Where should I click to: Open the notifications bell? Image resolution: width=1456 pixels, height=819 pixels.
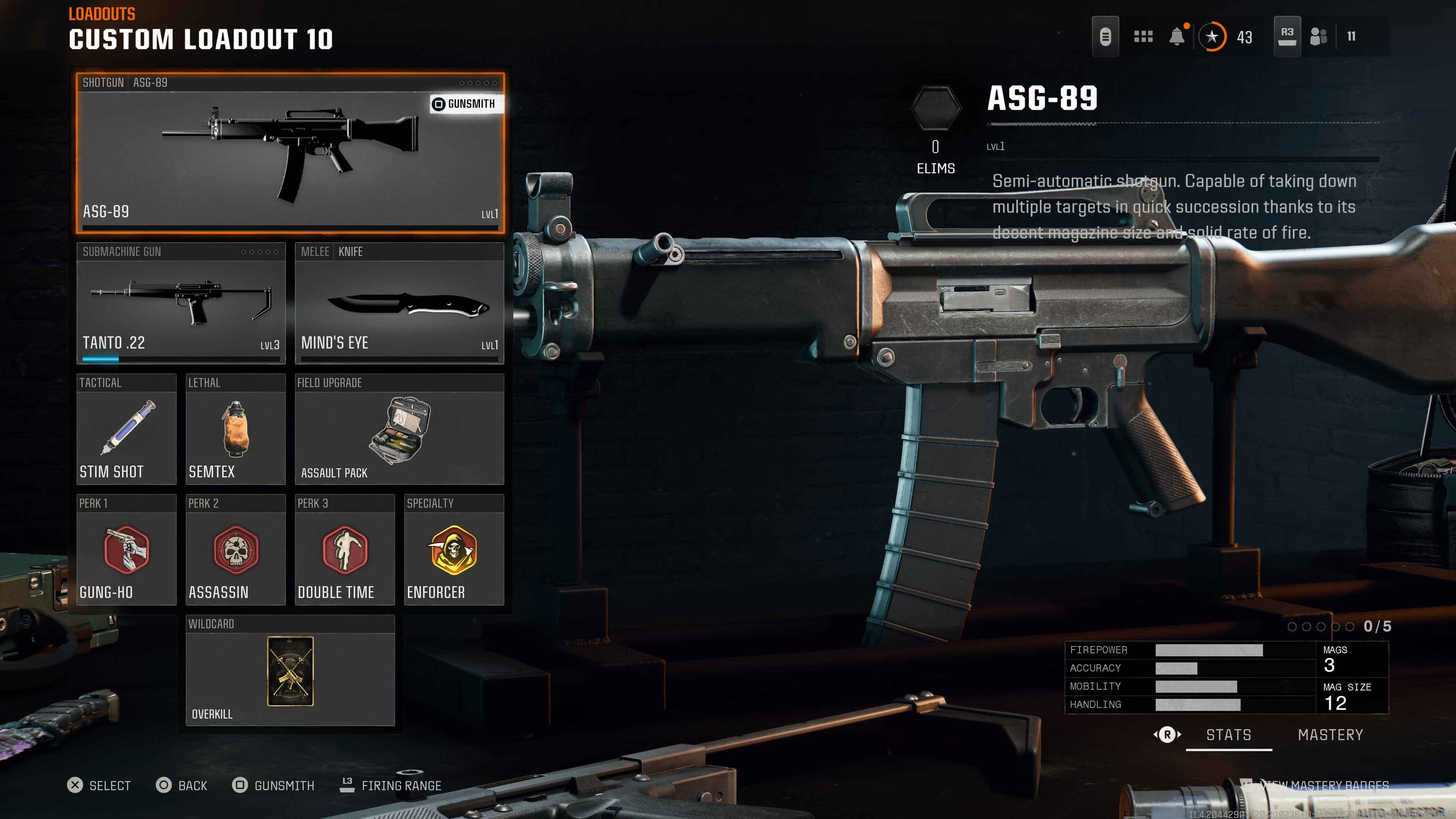click(1177, 37)
